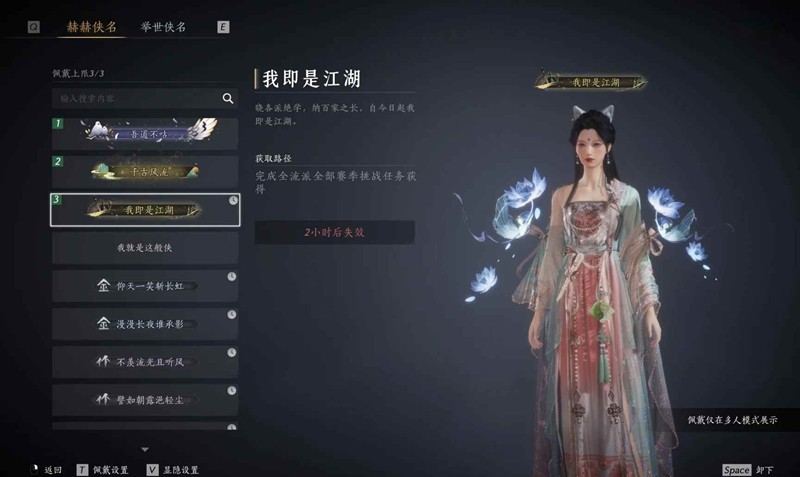The height and width of the screenshot is (477, 800).
Task: Click the title search input field
Action: pyautogui.click(x=135, y=99)
